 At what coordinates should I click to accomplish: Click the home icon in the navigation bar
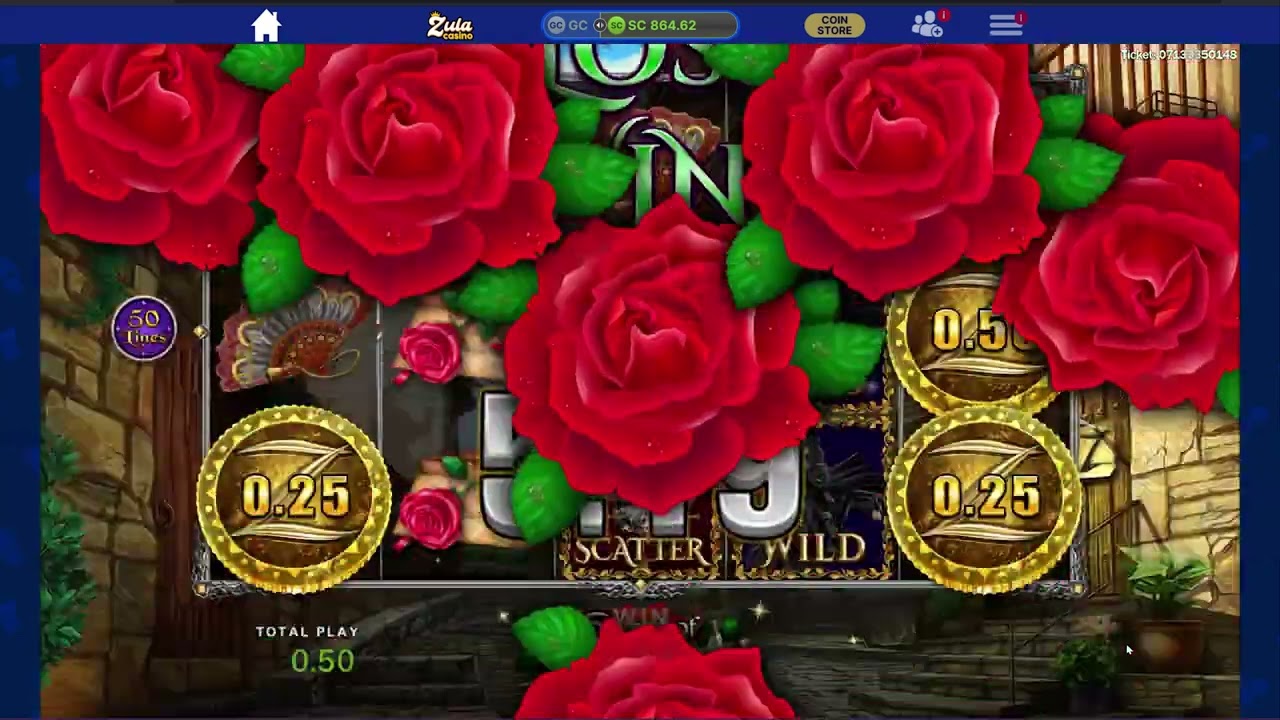[x=266, y=25]
